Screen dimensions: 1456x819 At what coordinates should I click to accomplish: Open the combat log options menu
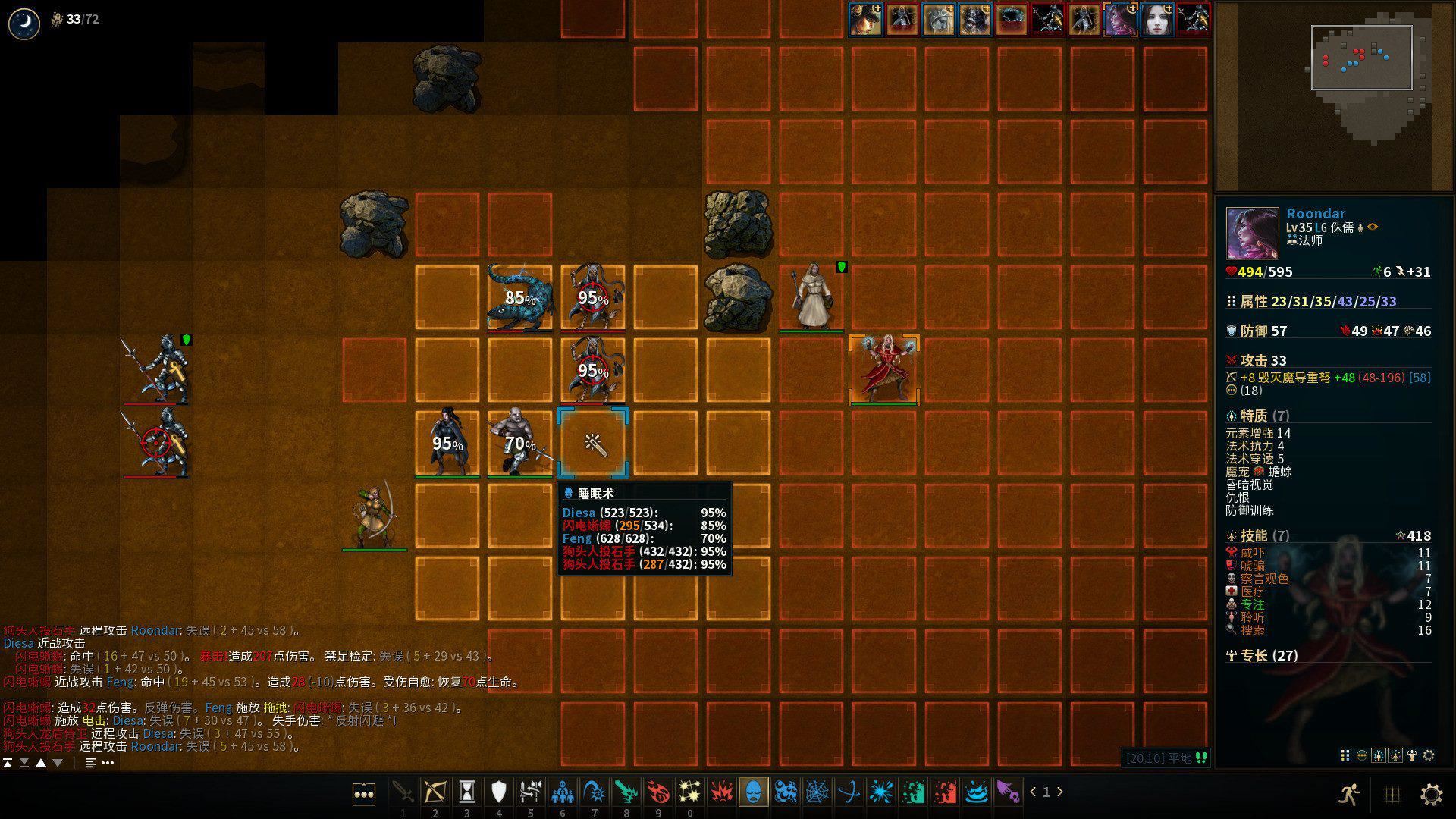[x=108, y=763]
